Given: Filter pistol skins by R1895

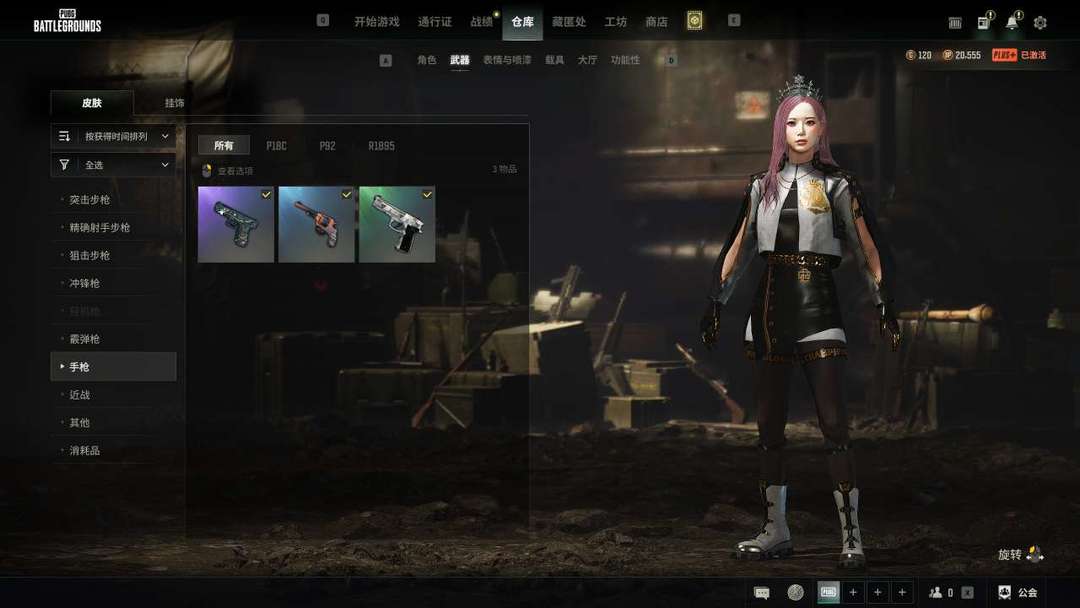Looking at the screenshot, I should [x=381, y=146].
